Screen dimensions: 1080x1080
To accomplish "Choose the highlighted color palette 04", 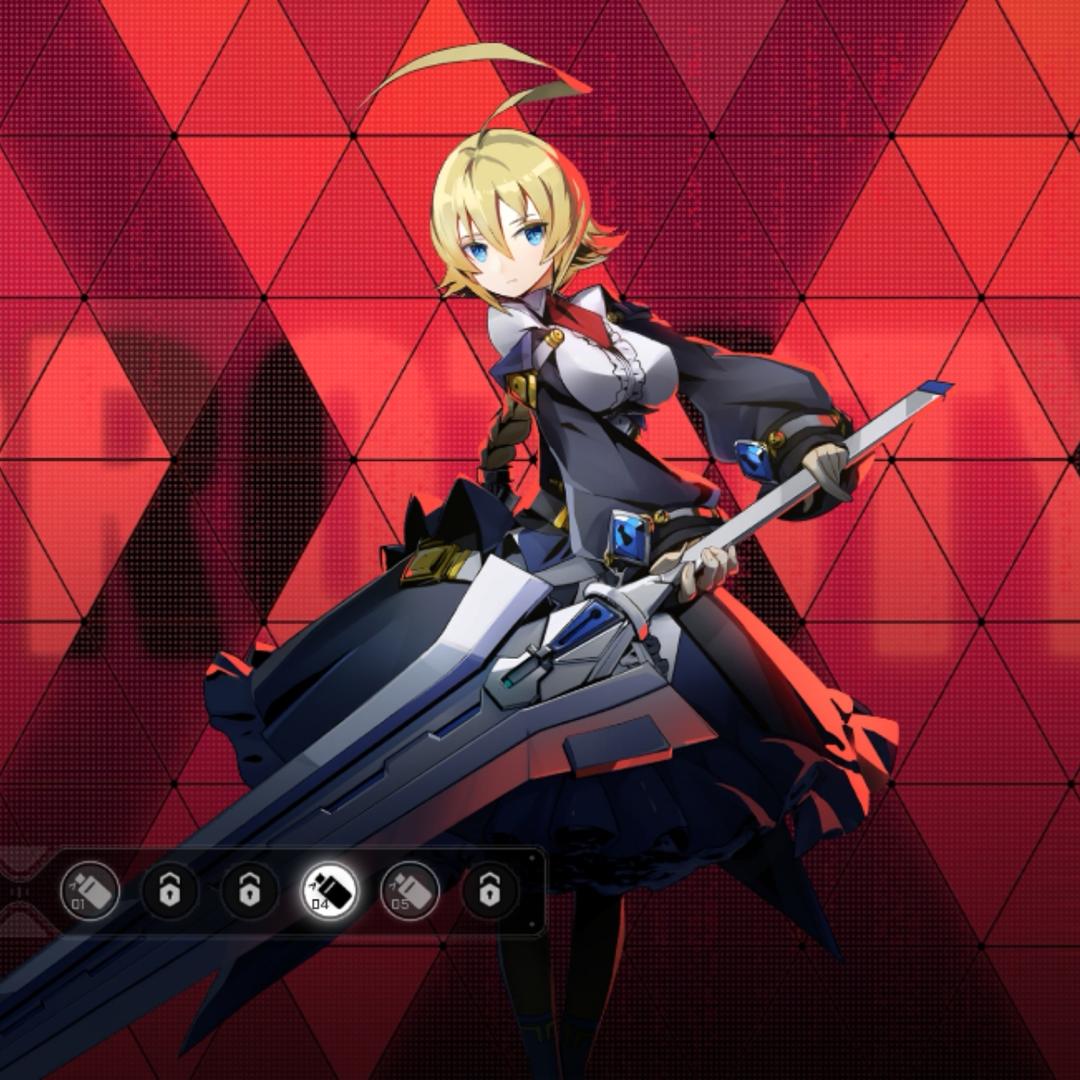I will point(330,891).
